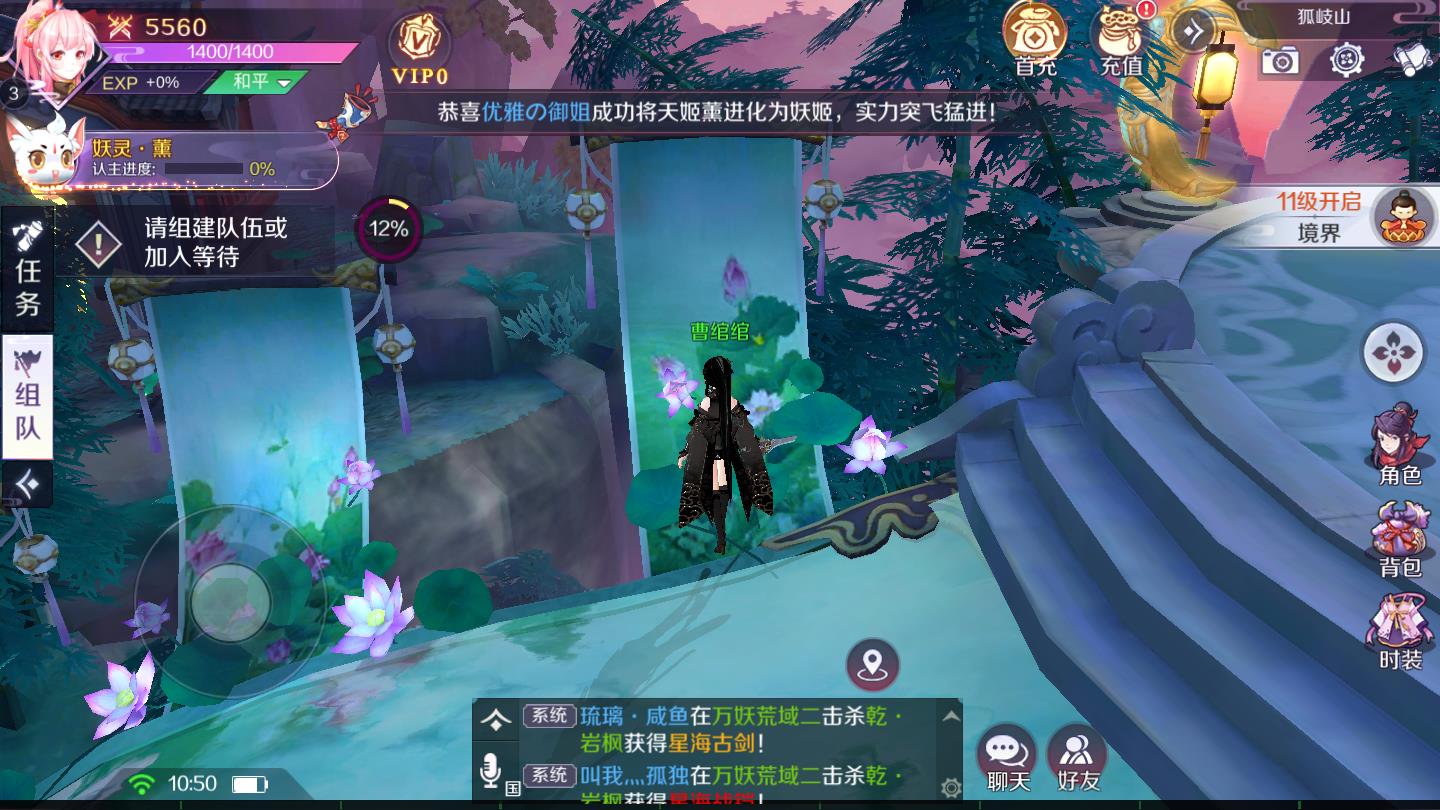This screenshot has height=810, width=1440.
Task: Open the gear settings menu
Action: tap(1347, 60)
